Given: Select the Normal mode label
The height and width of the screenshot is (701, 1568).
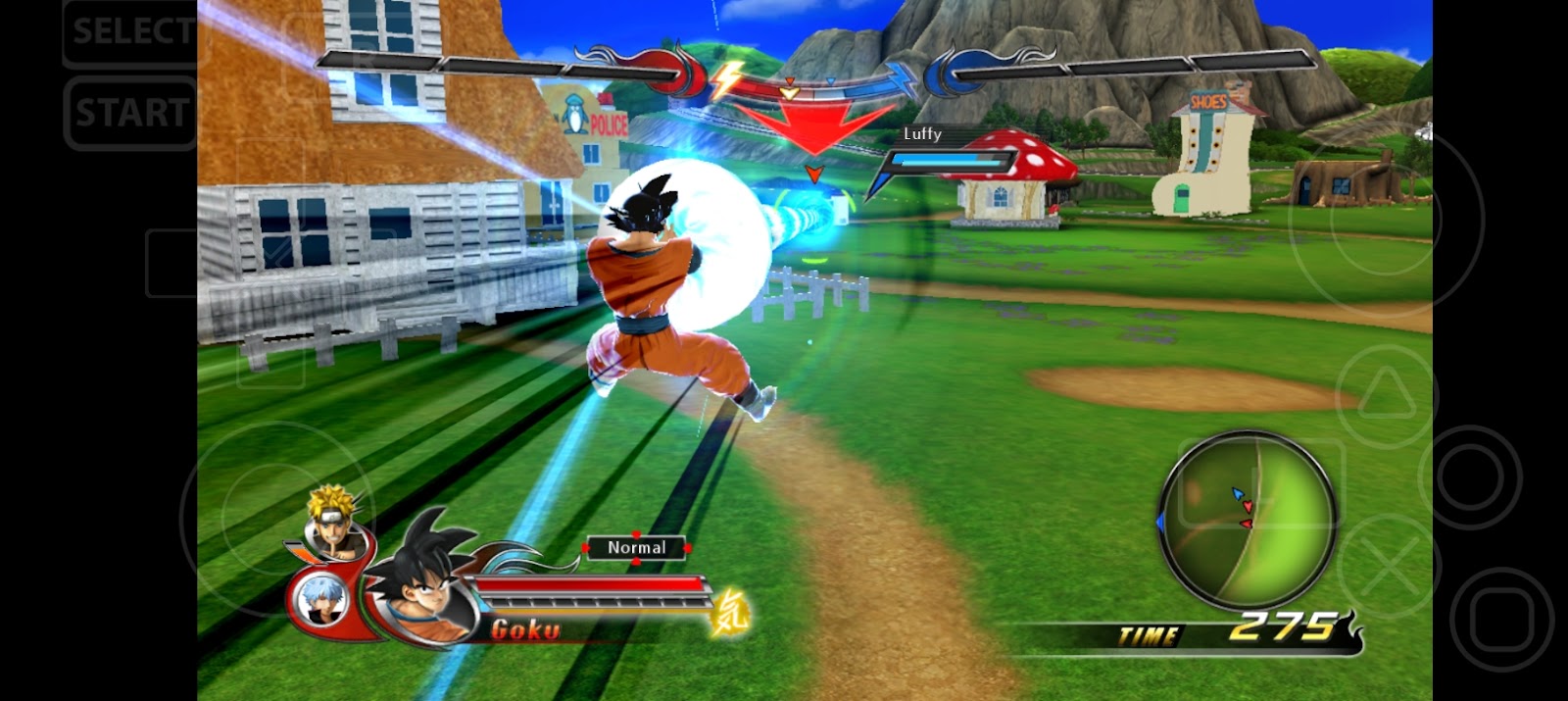Looking at the screenshot, I should (637, 548).
